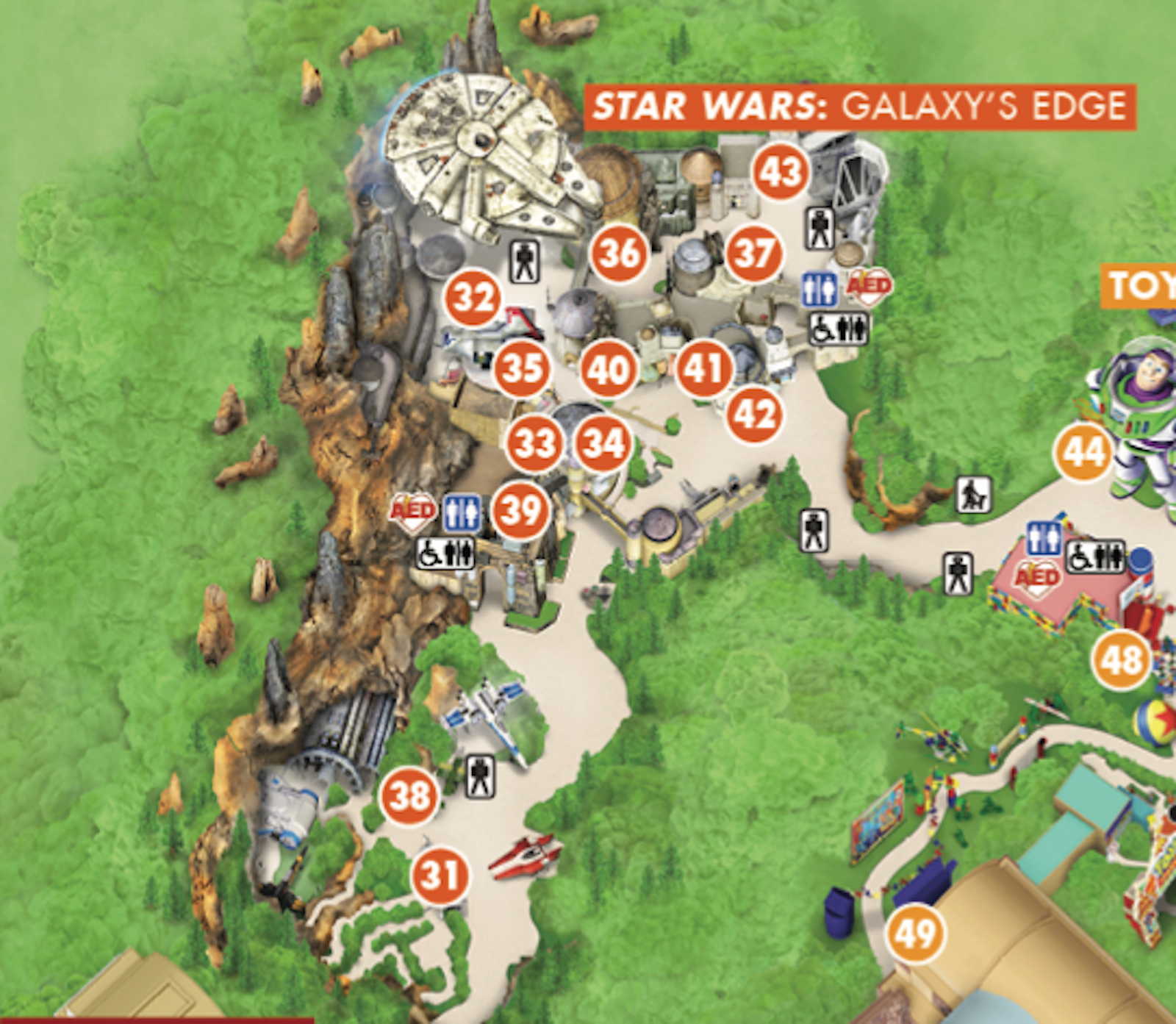
Task: Click map marker 41
Action: point(704,368)
